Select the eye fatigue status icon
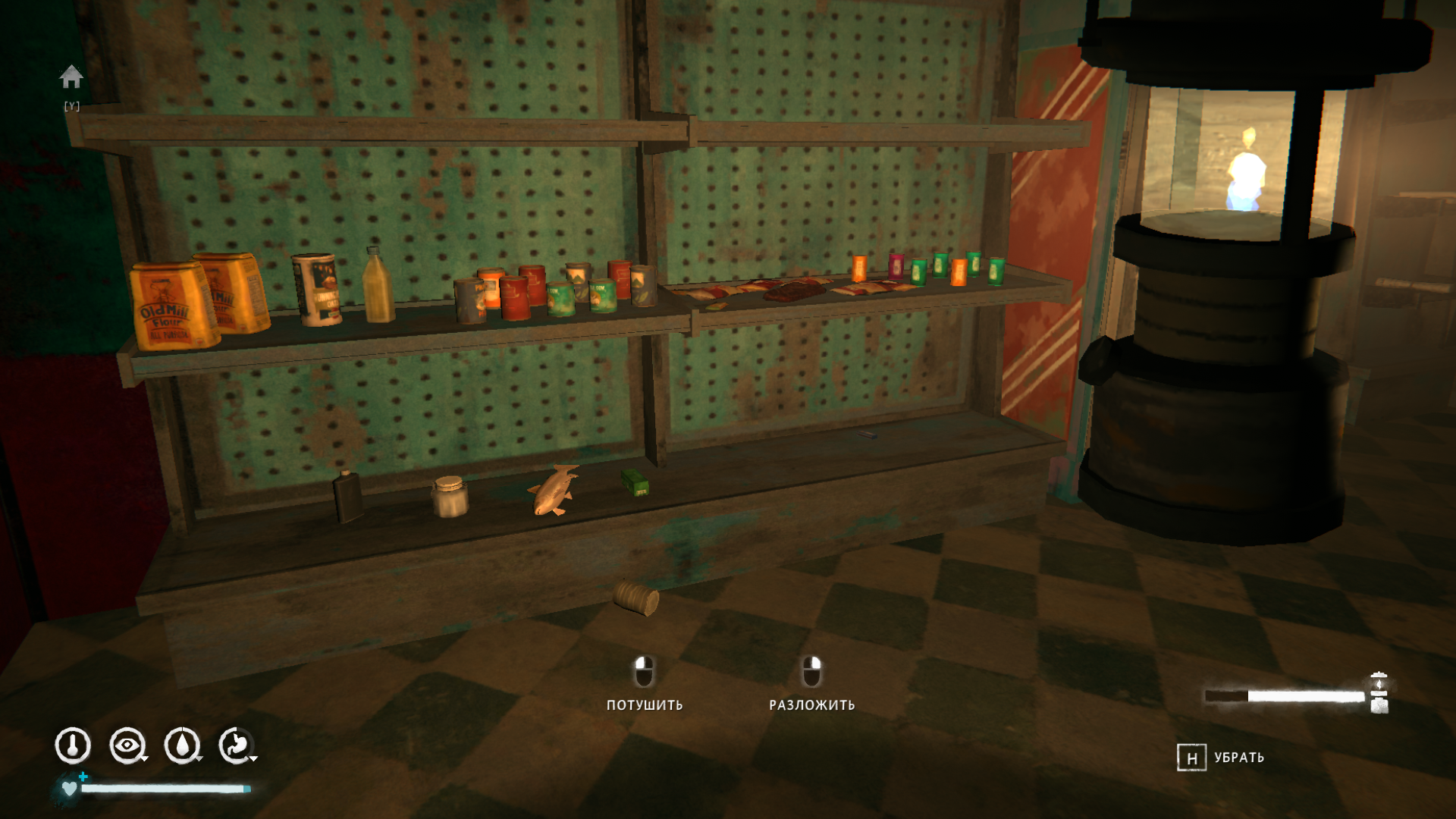Image resolution: width=1456 pixels, height=819 pixels. [127, 745]
